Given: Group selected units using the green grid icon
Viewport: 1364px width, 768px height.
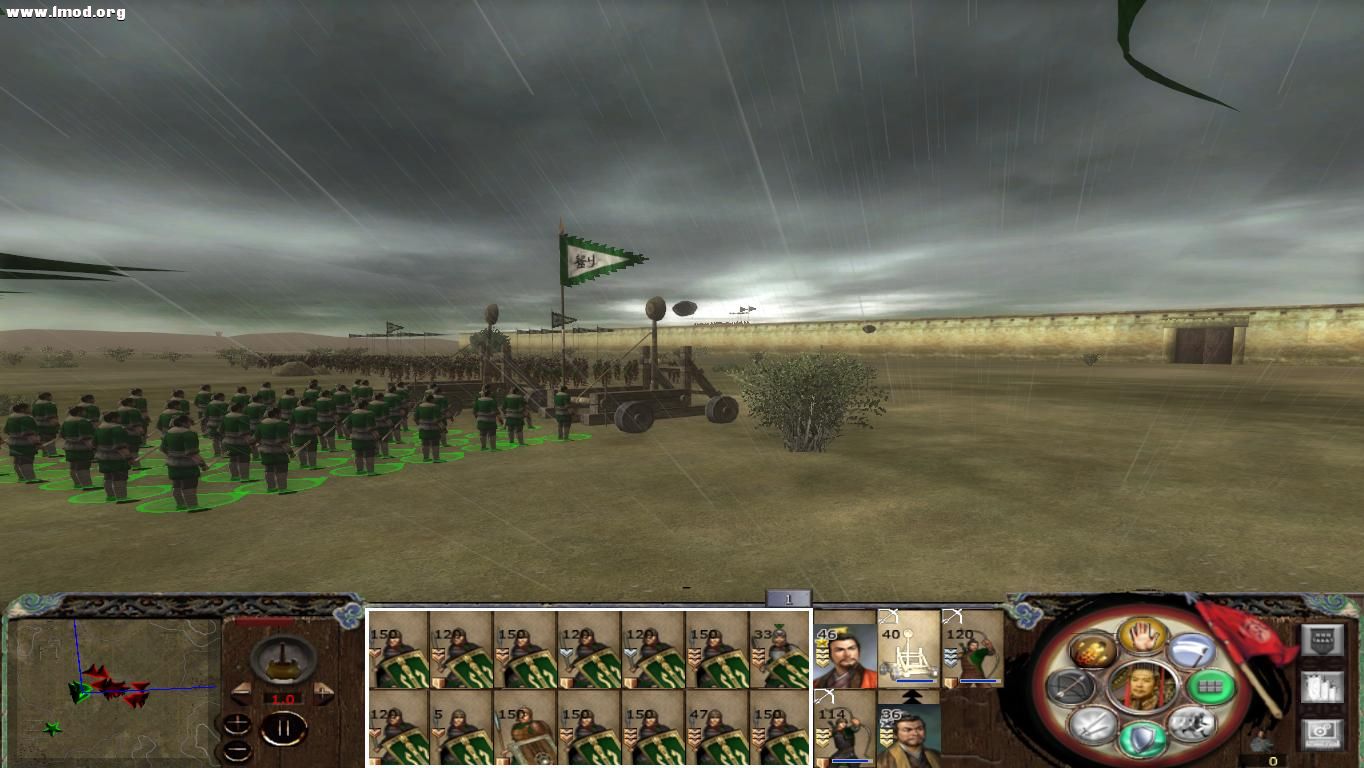Looking at the screenshot, I should [1211, 687].
